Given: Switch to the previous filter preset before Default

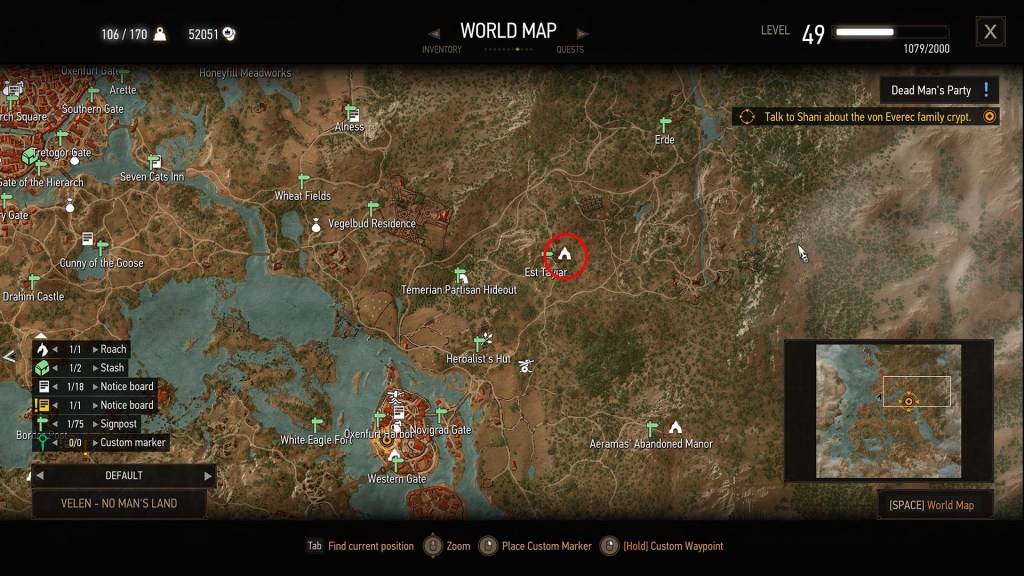Looking at the screenshot, I should coord(40,476).
